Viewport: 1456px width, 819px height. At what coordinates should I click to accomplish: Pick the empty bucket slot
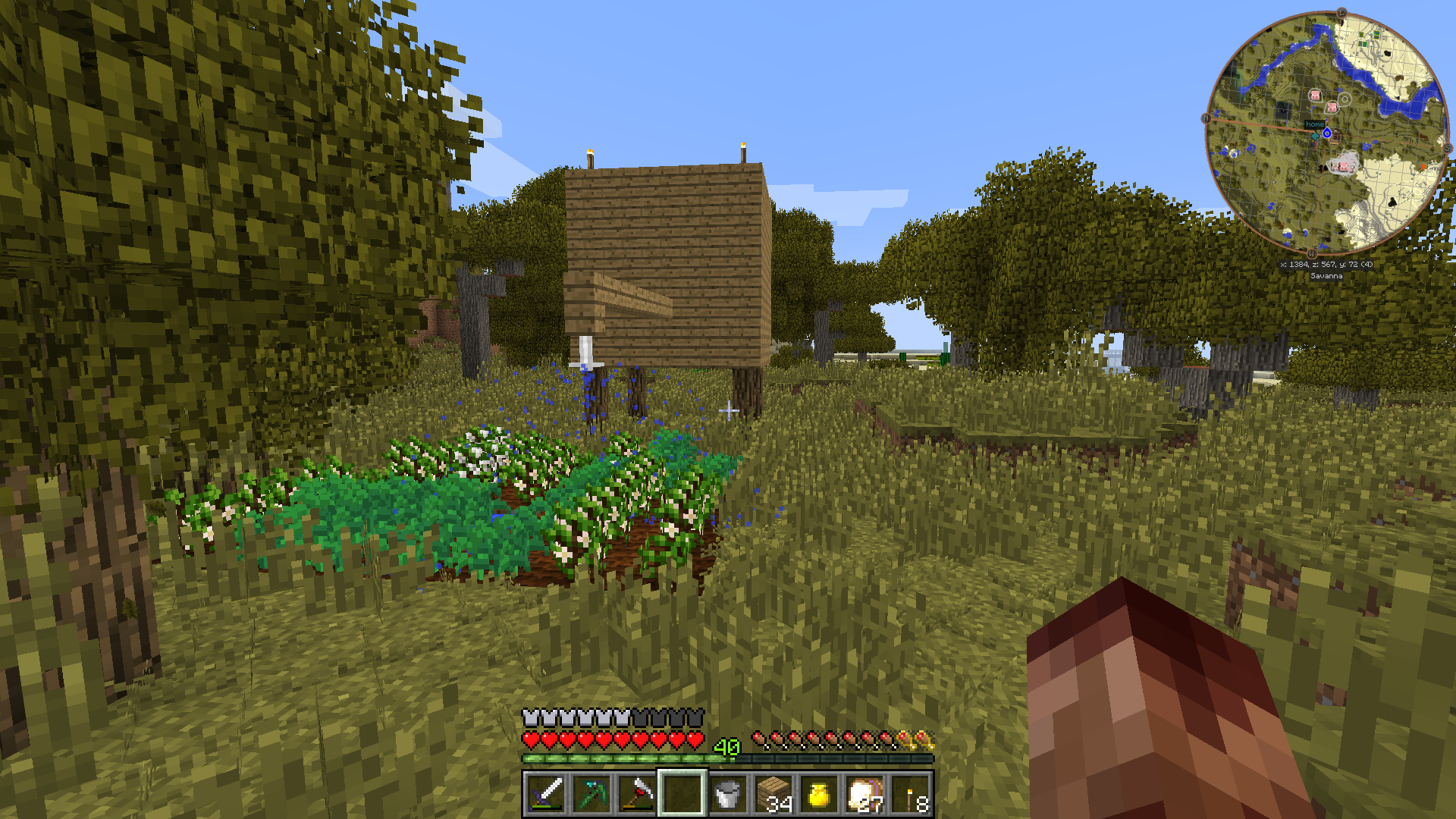(x=727, y=794)
